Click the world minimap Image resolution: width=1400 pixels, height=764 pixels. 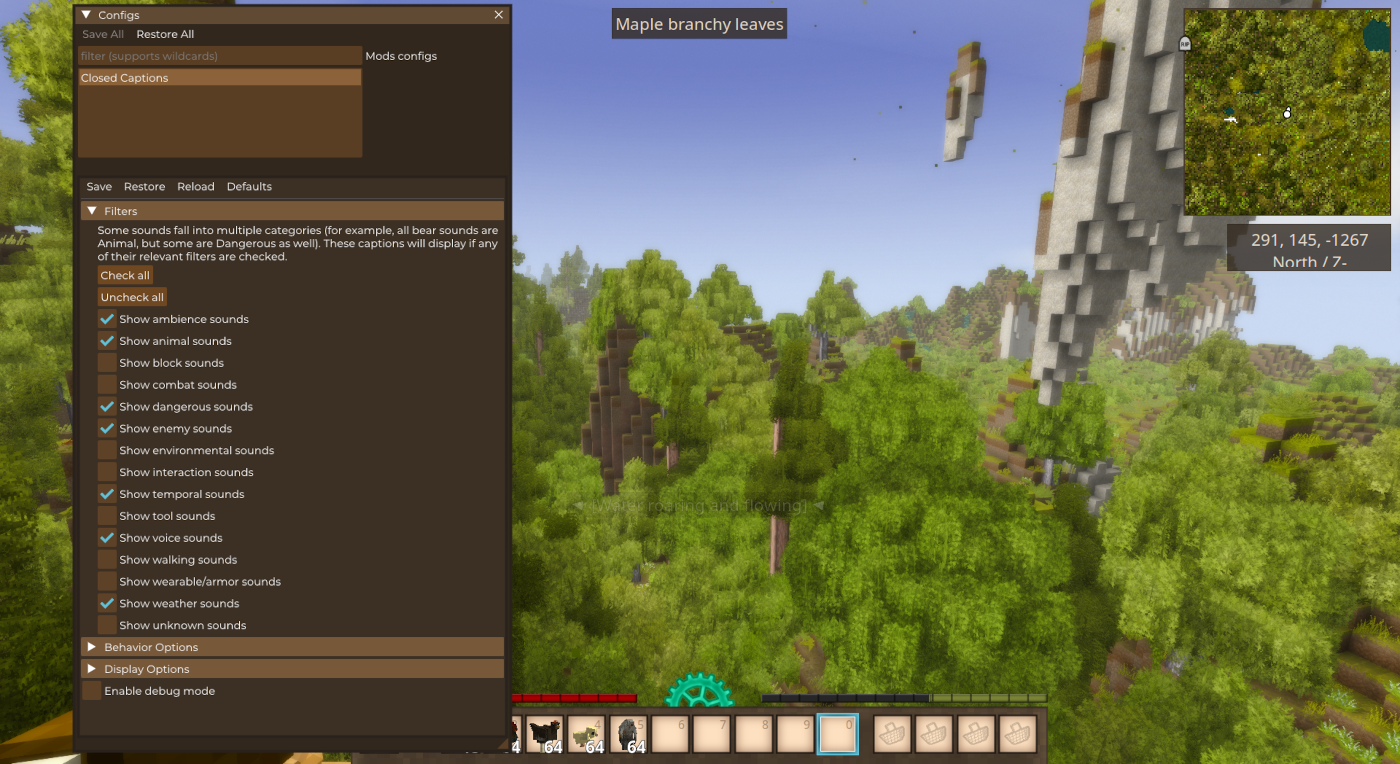pos(1287,112)
